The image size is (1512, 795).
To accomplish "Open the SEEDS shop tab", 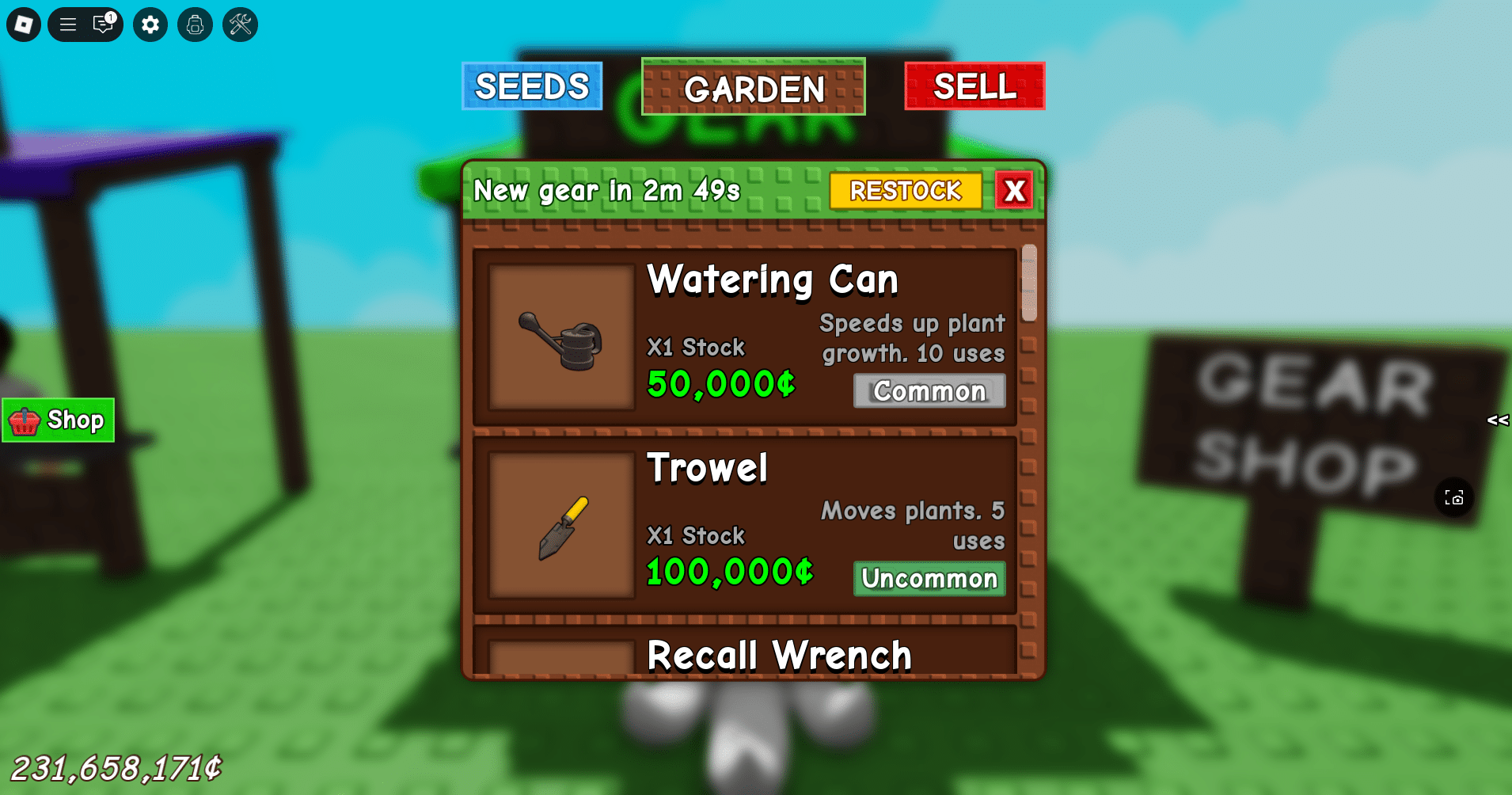I will pos(531,86).
